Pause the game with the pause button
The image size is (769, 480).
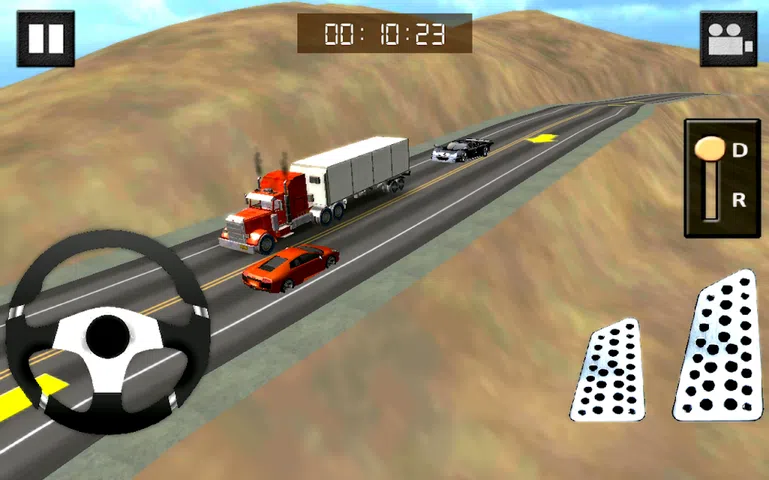tap(45, 38)
